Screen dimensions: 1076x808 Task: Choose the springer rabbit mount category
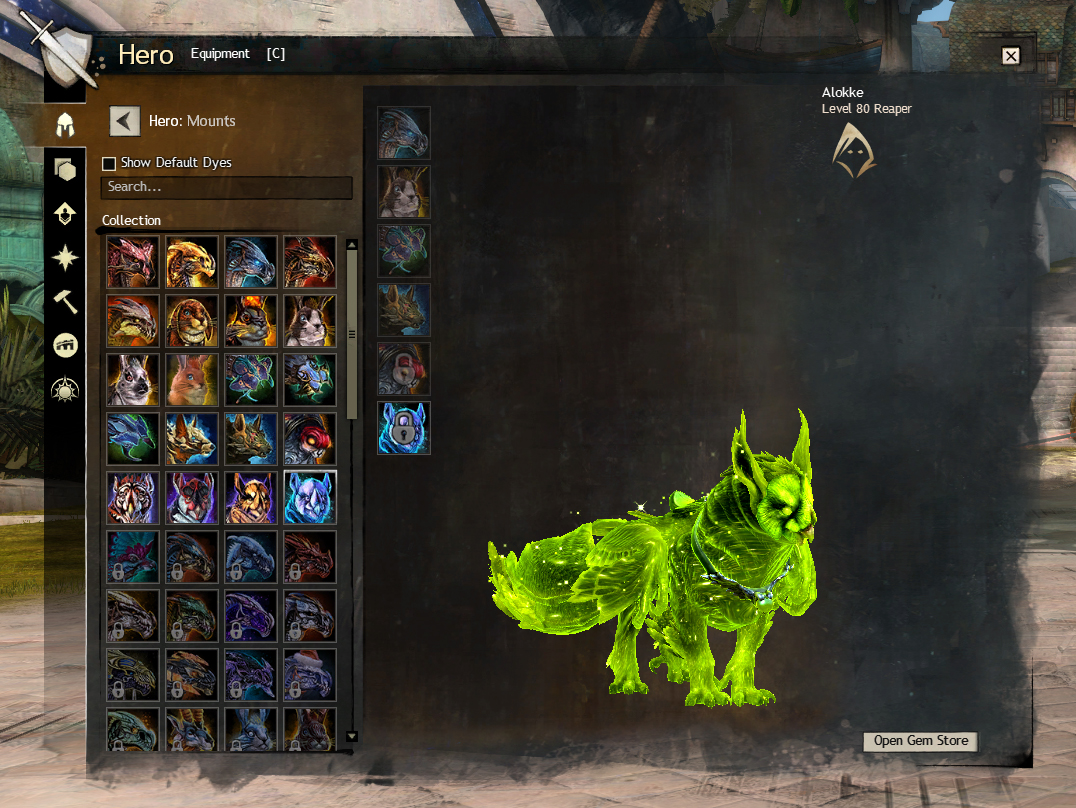point(404,192)
